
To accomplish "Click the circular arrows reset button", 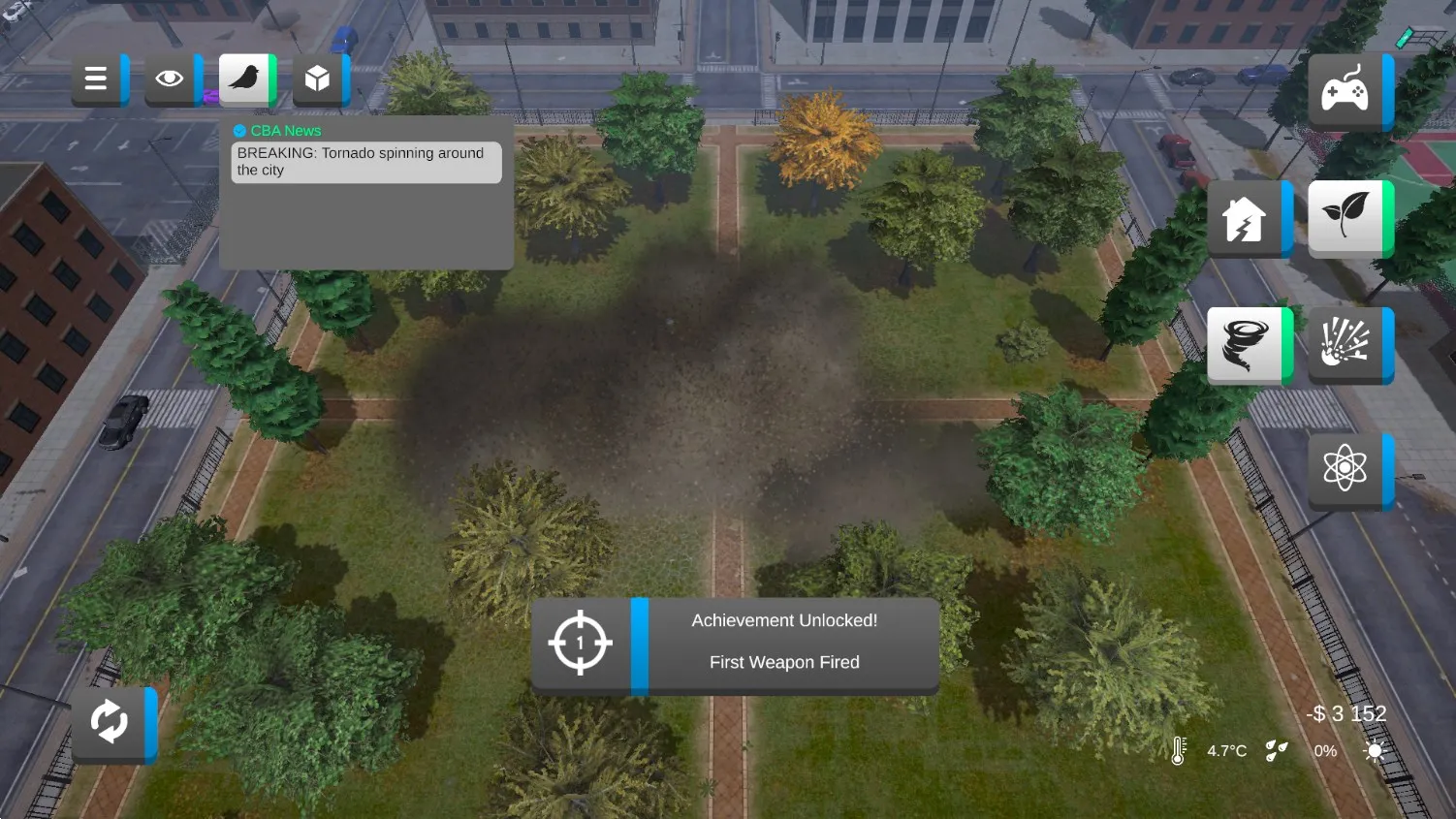I will point(110,723).
